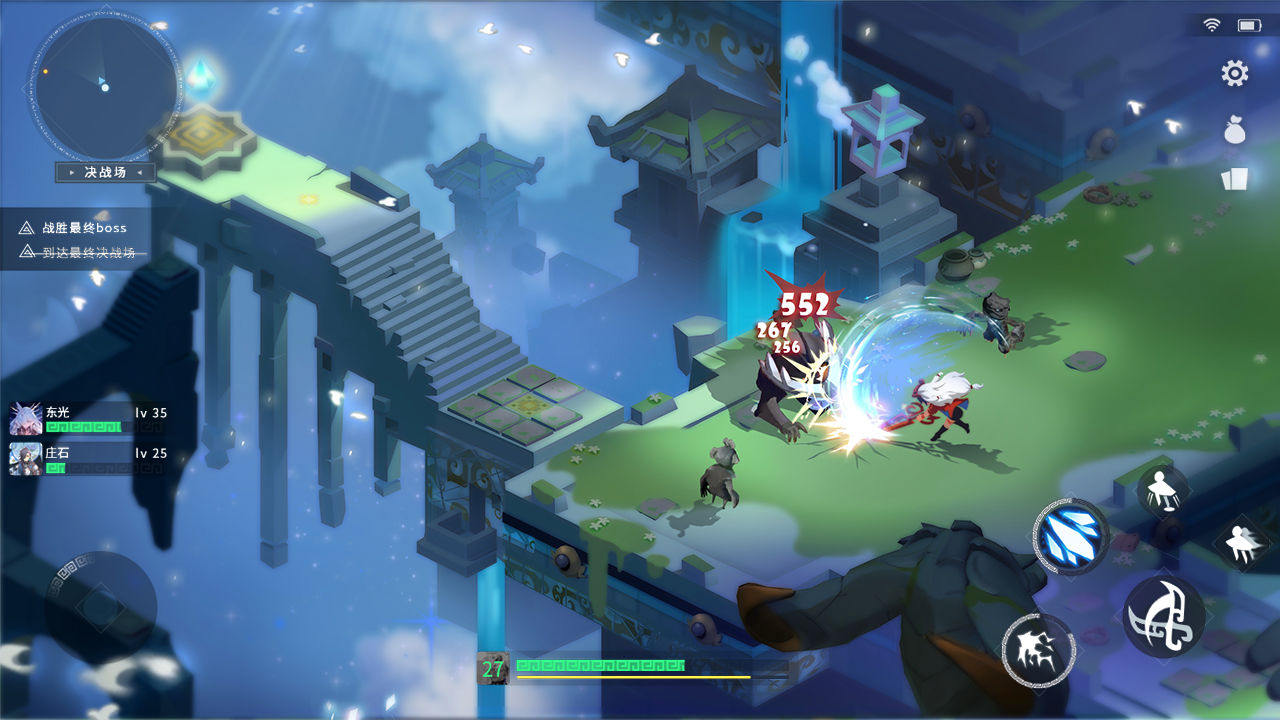Screen dimensions: 1280x720
Task: Trigger the jump action button
Action: click(1163, 492)
